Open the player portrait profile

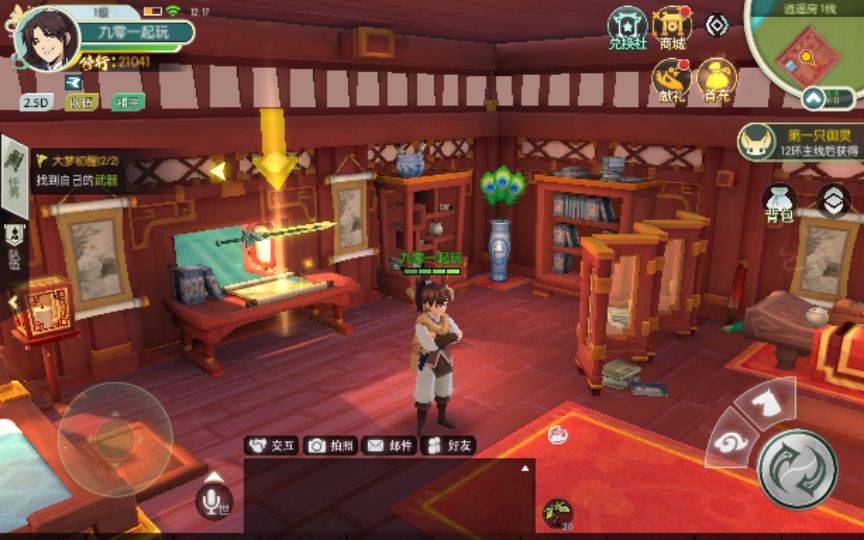(47, 40)
